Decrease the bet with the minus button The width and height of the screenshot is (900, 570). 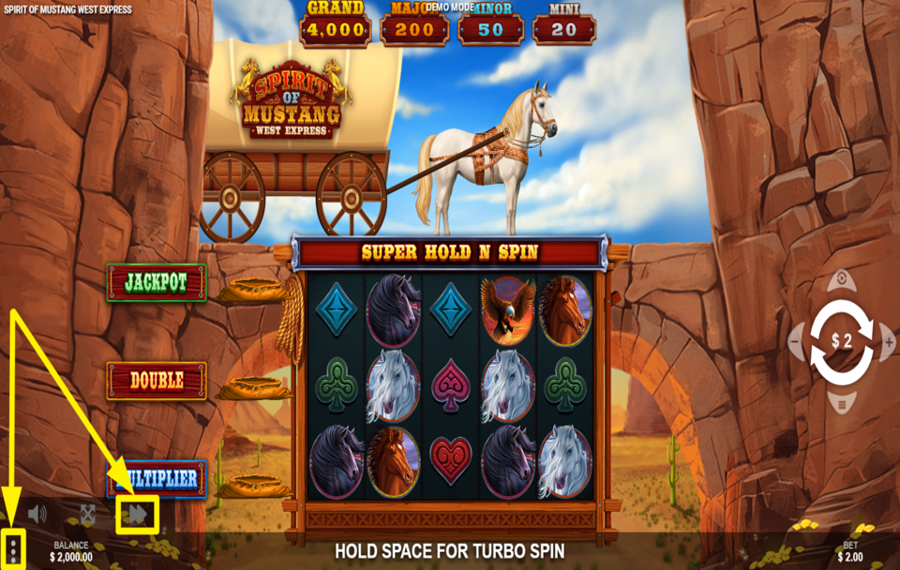(796, 342)
